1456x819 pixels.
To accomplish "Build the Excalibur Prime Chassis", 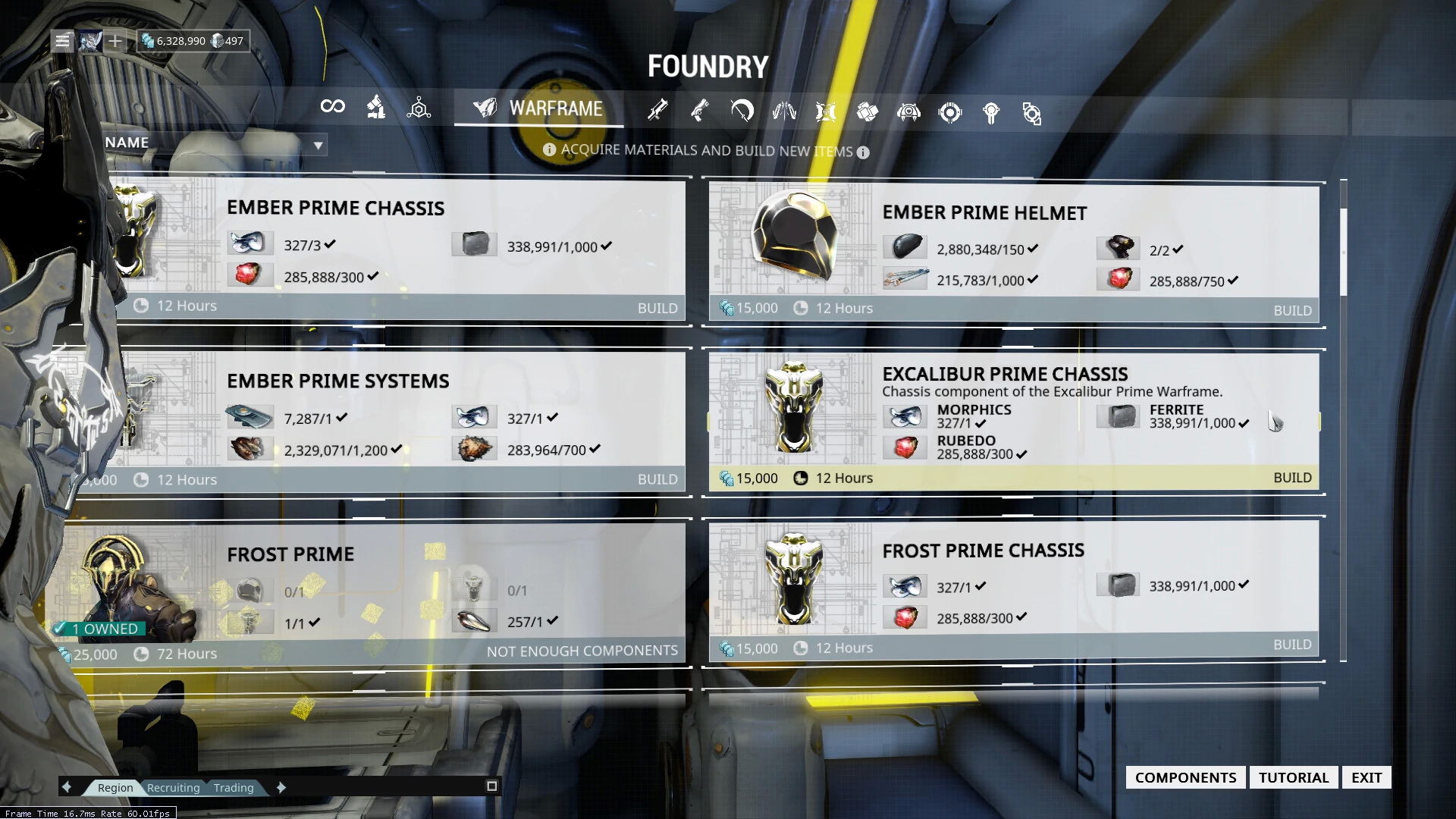I will 1292,478.
